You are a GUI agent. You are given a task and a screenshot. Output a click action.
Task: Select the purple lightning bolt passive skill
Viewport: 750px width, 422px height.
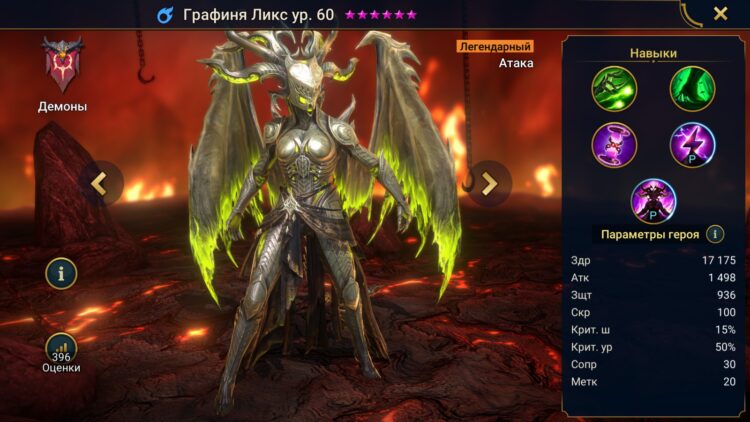click(692, 143)
